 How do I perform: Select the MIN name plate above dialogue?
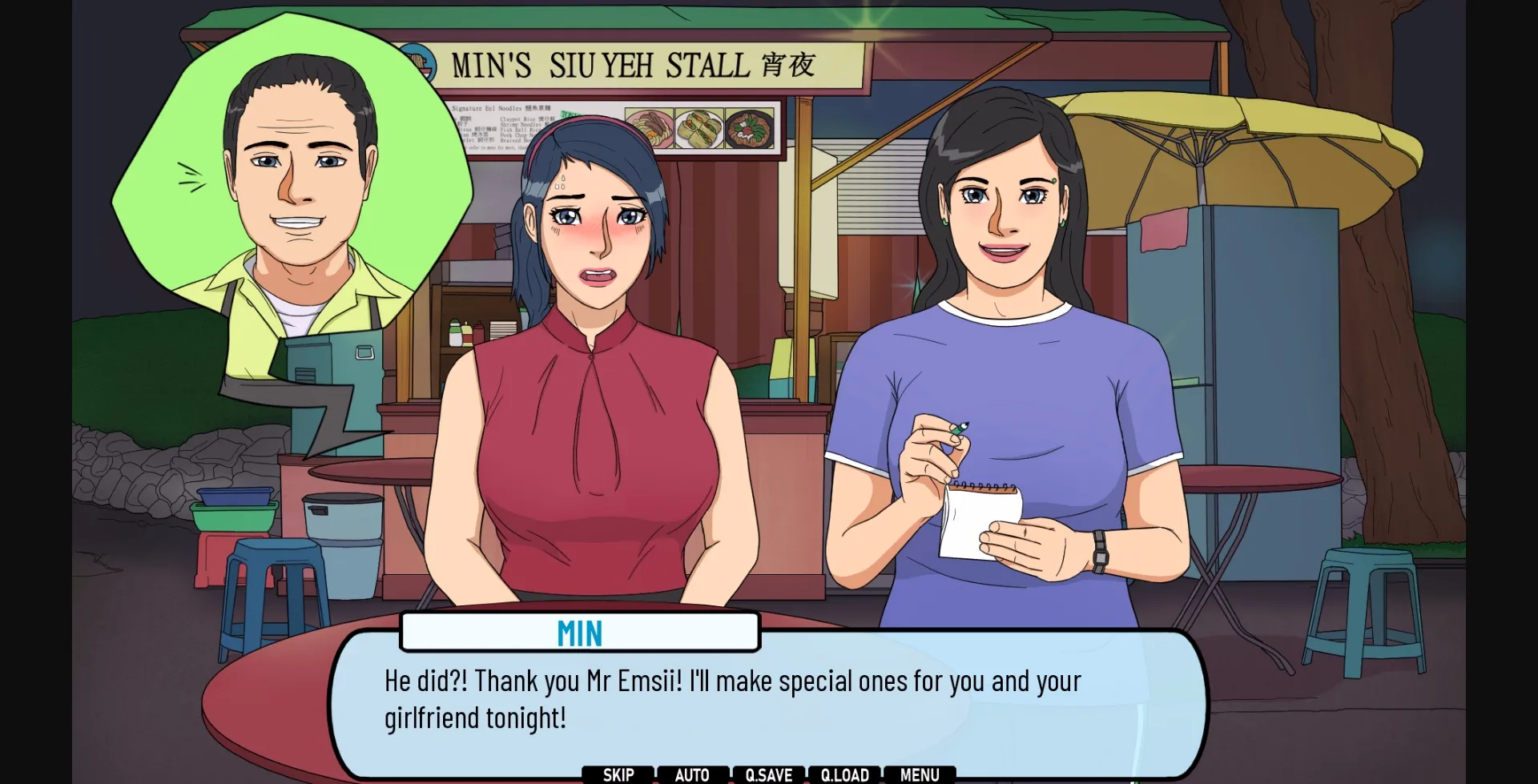(579, 633)
